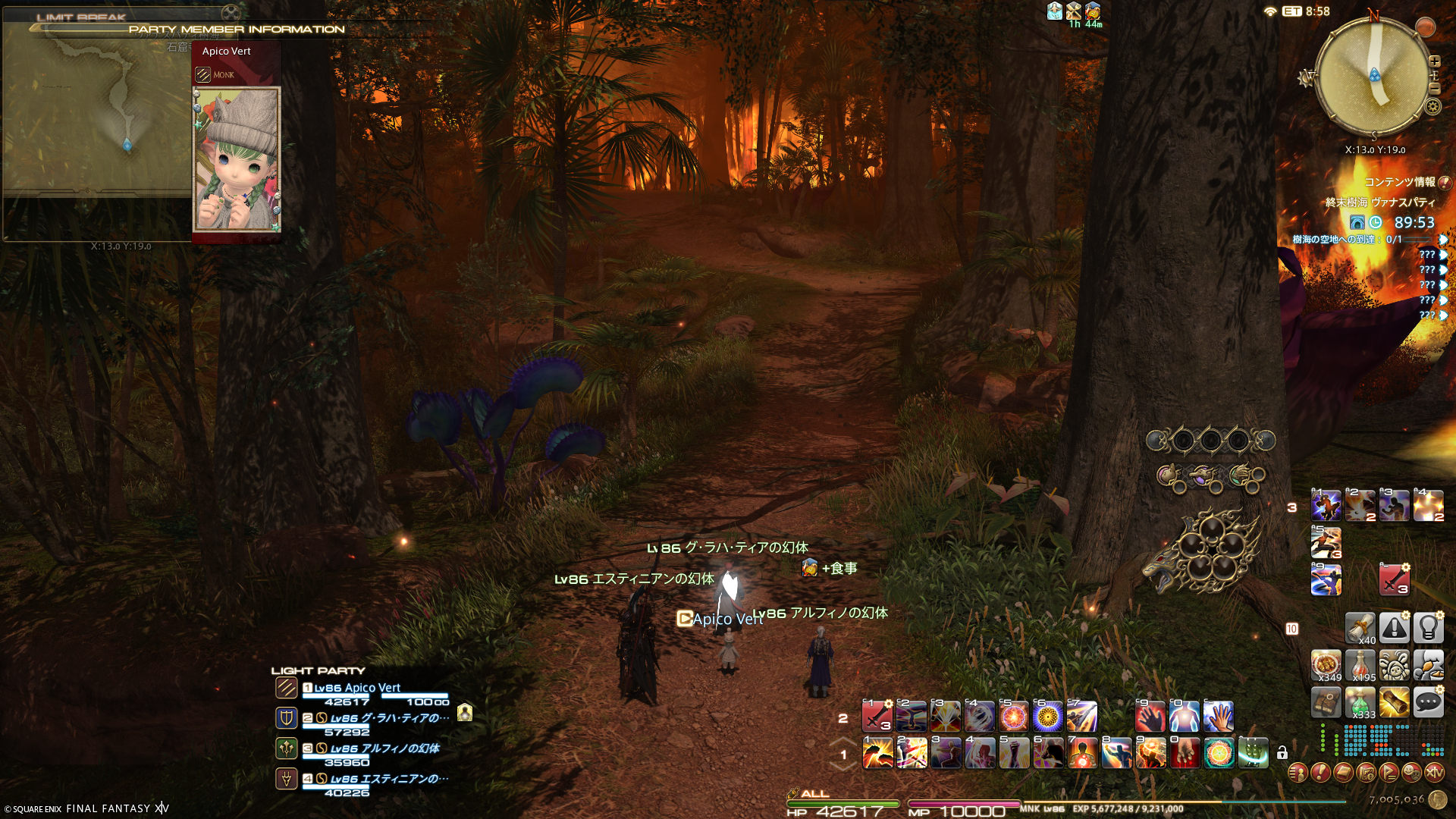Open the コンテンツ情報 duty info button
Image resolution: width=1456 pixels, height=819 pixels.
tap(1444, 182)
